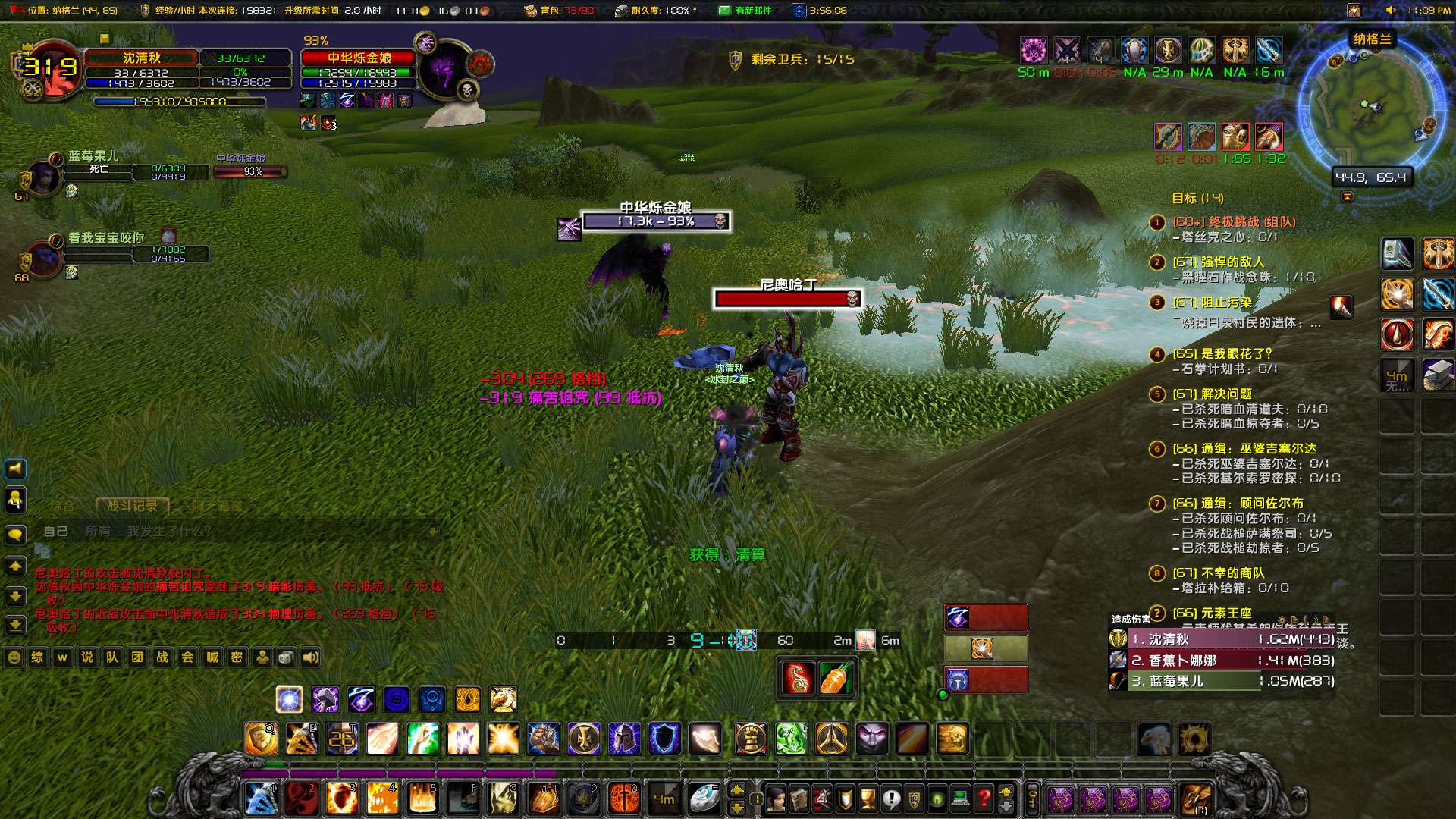1456x819 pixels.
Task: Switch to the 综合 chat tab
Action: pyautogui.click(x=63, y=505)
